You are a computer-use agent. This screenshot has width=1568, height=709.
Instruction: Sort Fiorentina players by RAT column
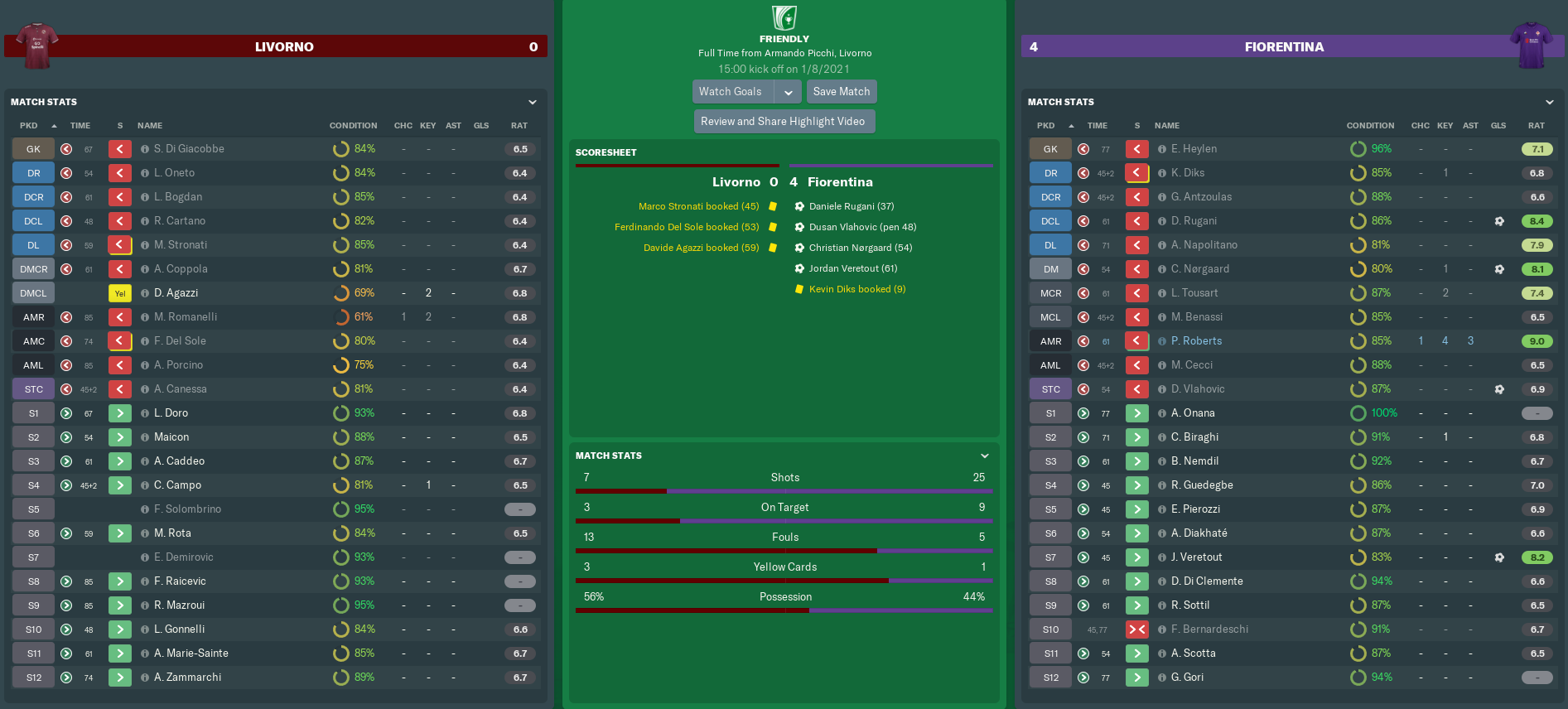coord(1536,126)
